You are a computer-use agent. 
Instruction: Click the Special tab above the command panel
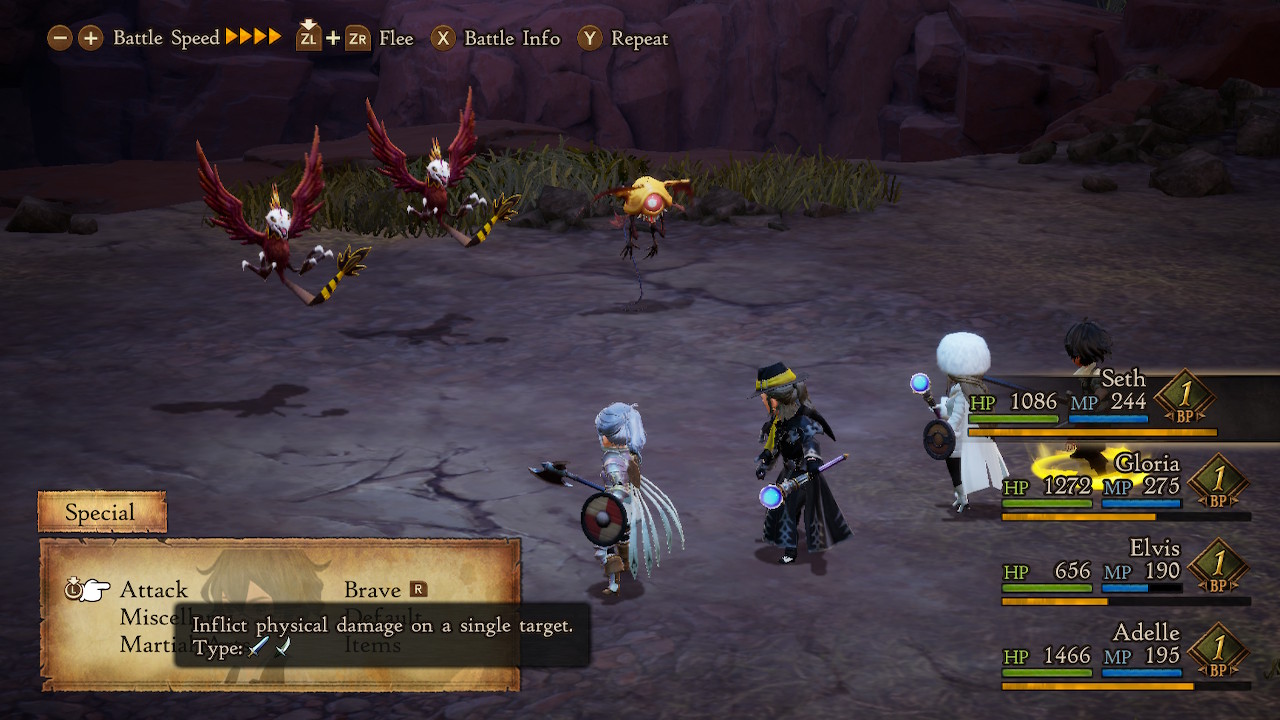100,512
